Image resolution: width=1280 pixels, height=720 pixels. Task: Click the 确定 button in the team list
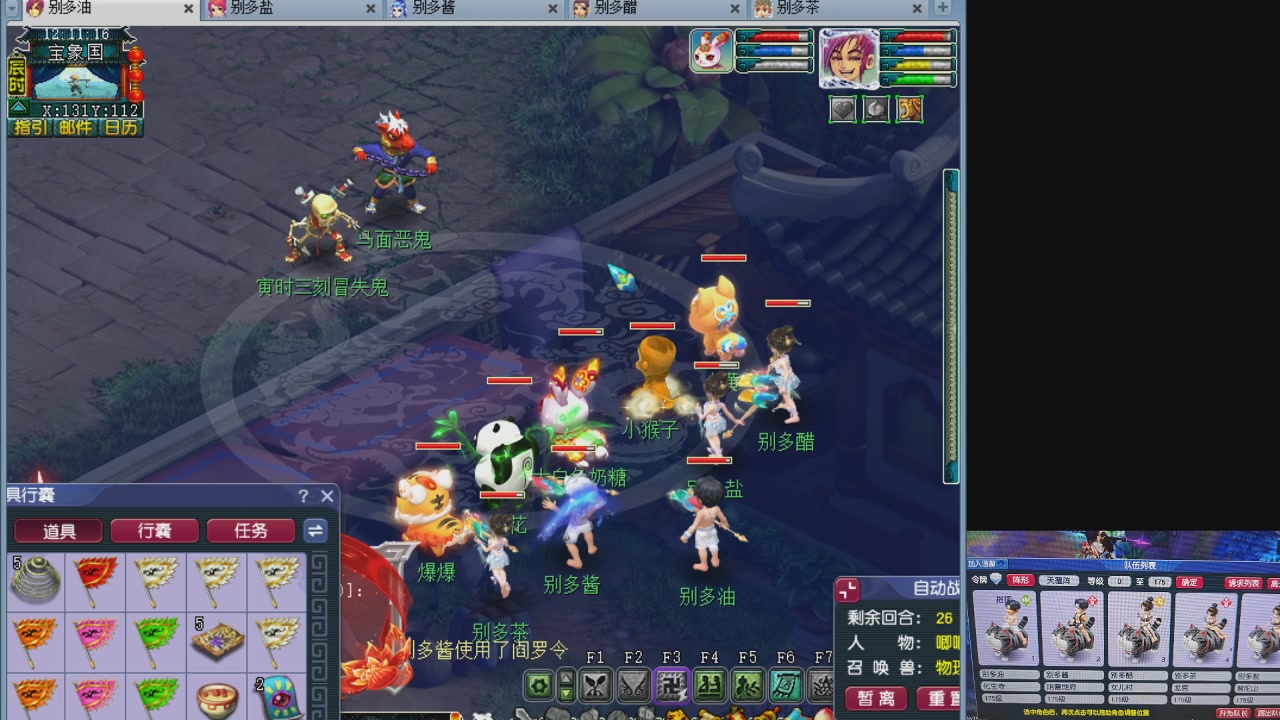click(1189, 581)
